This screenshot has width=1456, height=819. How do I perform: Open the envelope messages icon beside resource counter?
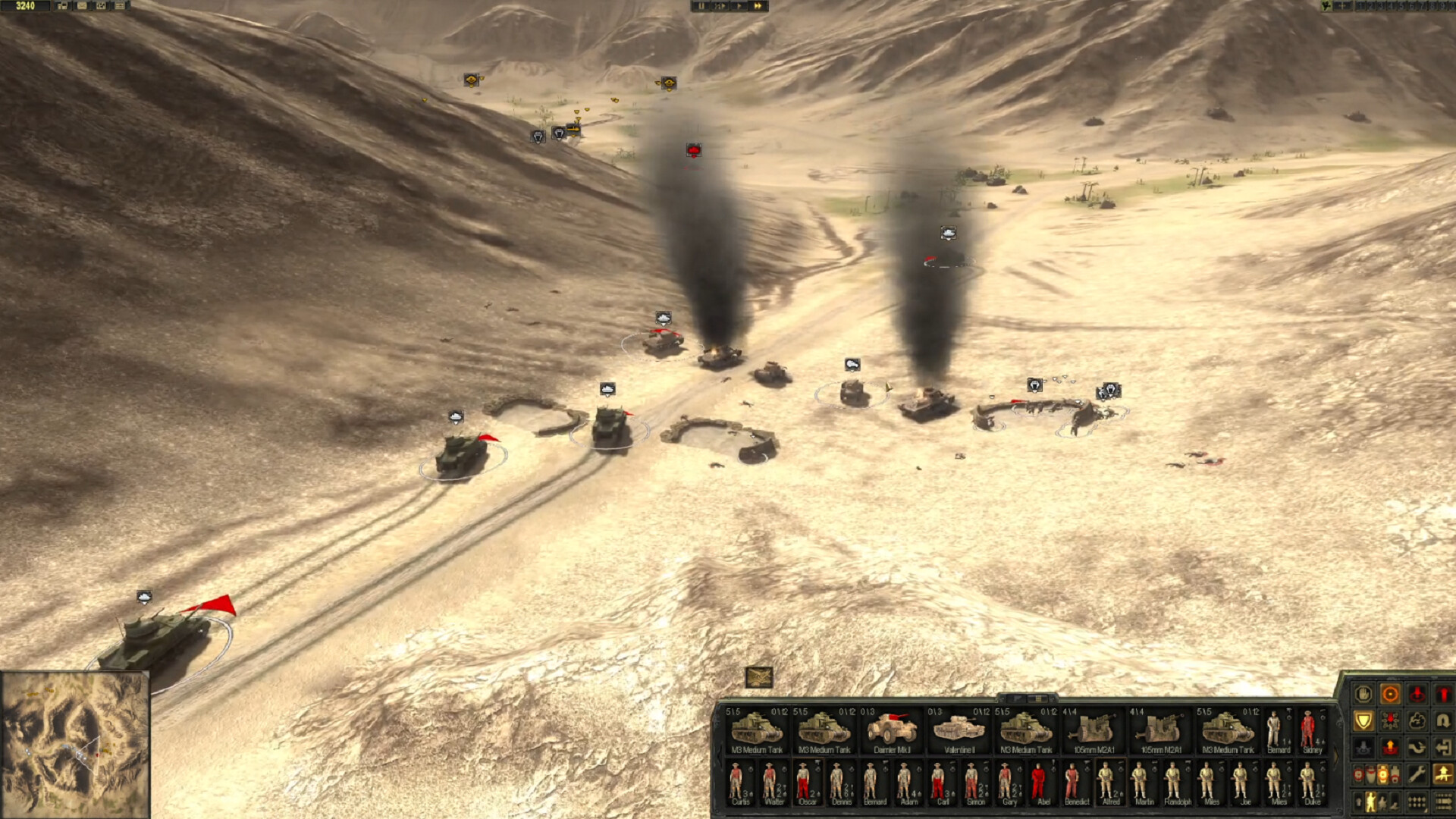tap(81, 6)
